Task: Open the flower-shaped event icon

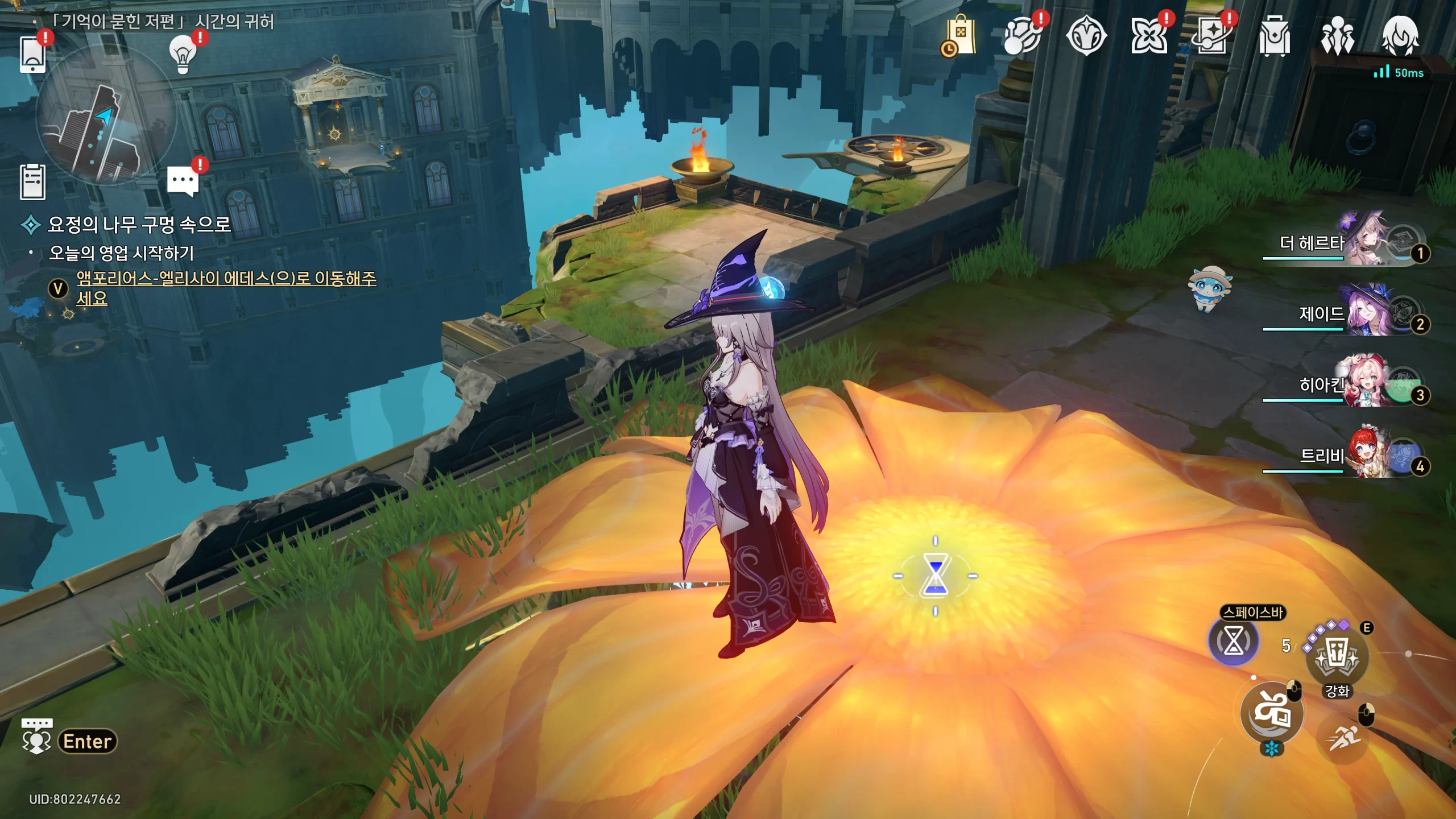Action: pyautogui.click(x=1149, y=37)
